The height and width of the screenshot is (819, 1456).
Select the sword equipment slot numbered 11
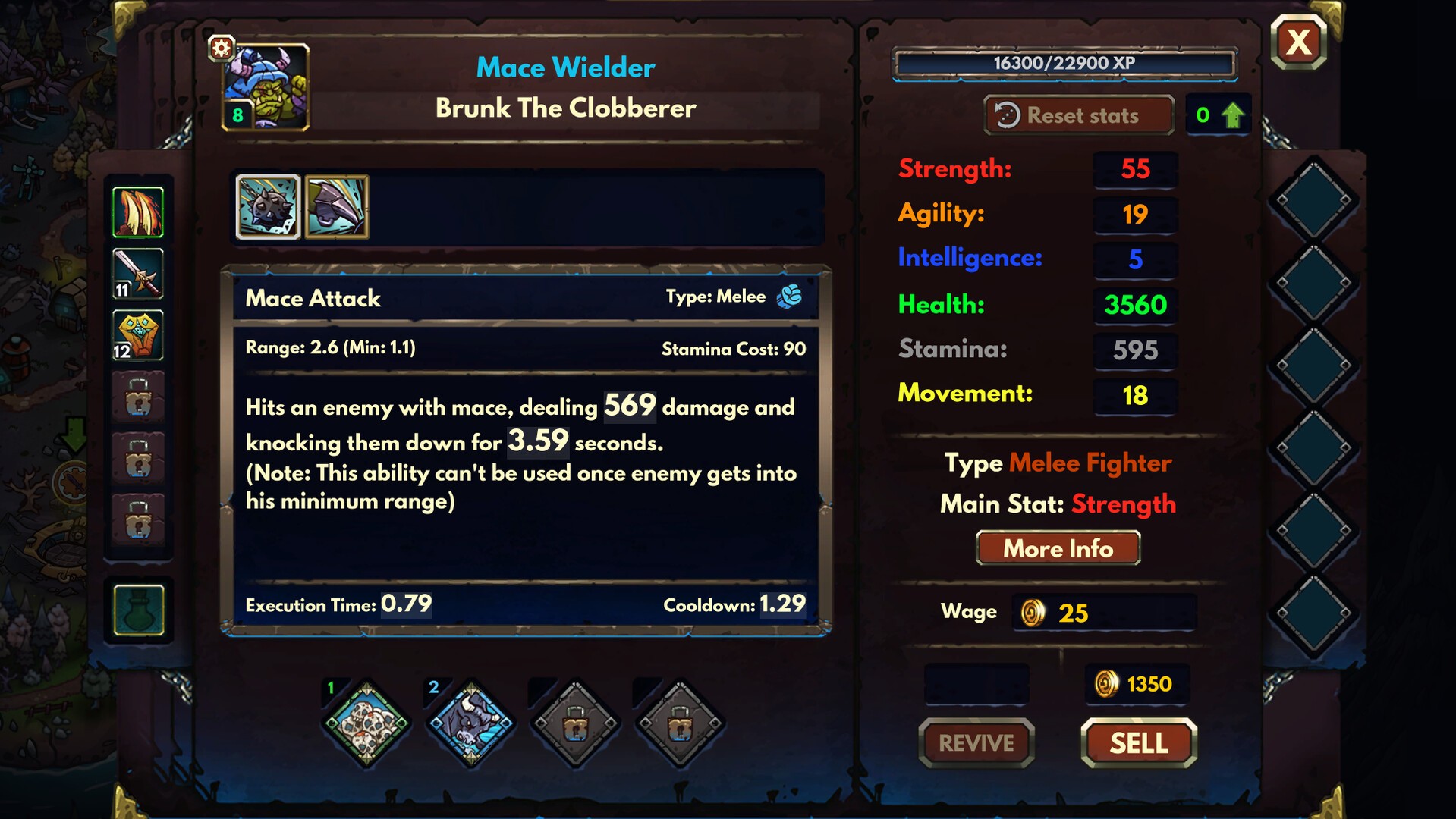coord(138,273)
